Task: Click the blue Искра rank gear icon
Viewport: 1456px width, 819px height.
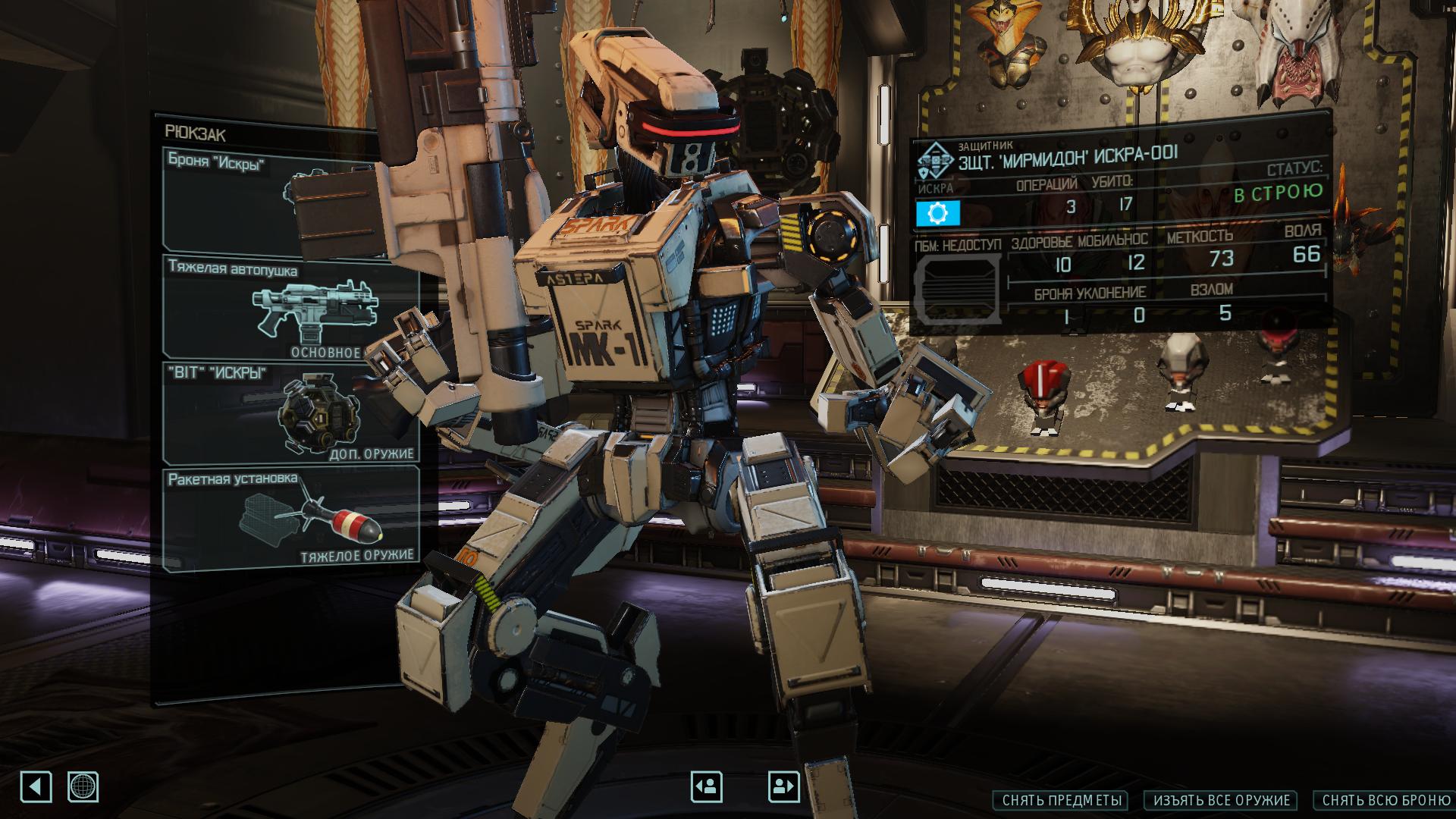Action: pos(937,214)
